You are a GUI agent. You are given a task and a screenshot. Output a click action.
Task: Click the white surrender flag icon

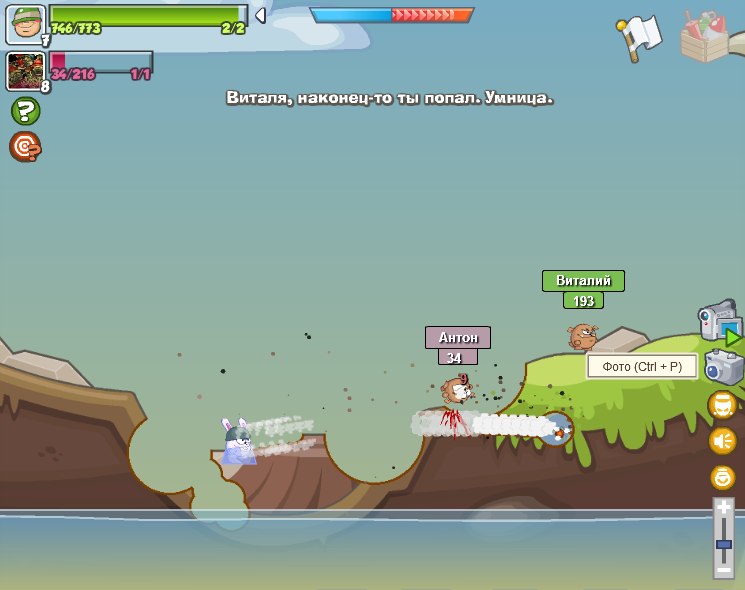point(640,36)
